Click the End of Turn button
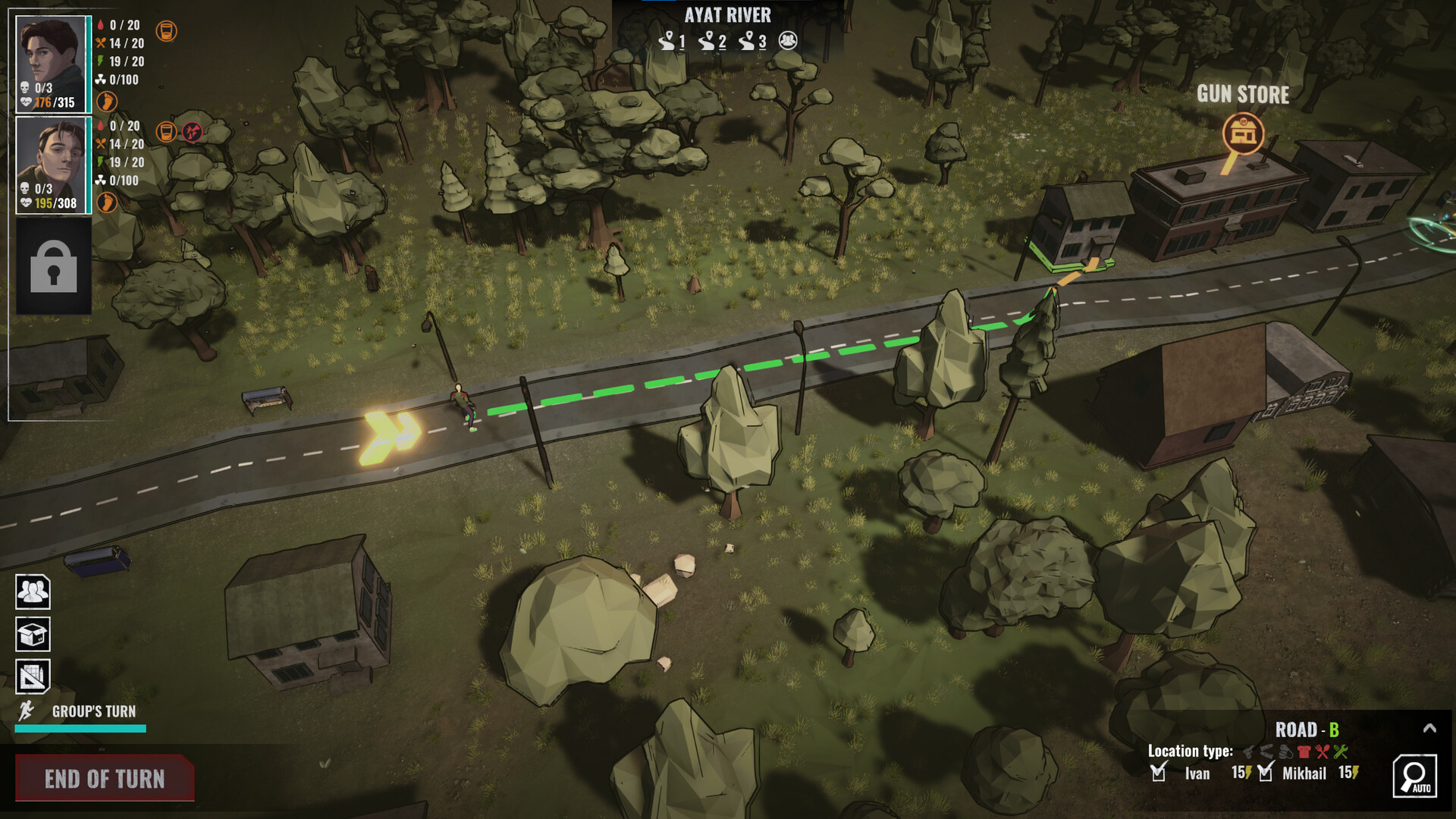This screenshot has width=1456, height=819. tap(105, 778)
